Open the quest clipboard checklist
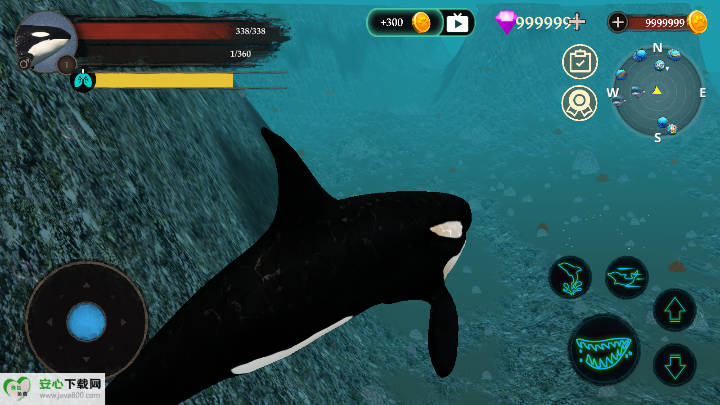 [579, 62]
